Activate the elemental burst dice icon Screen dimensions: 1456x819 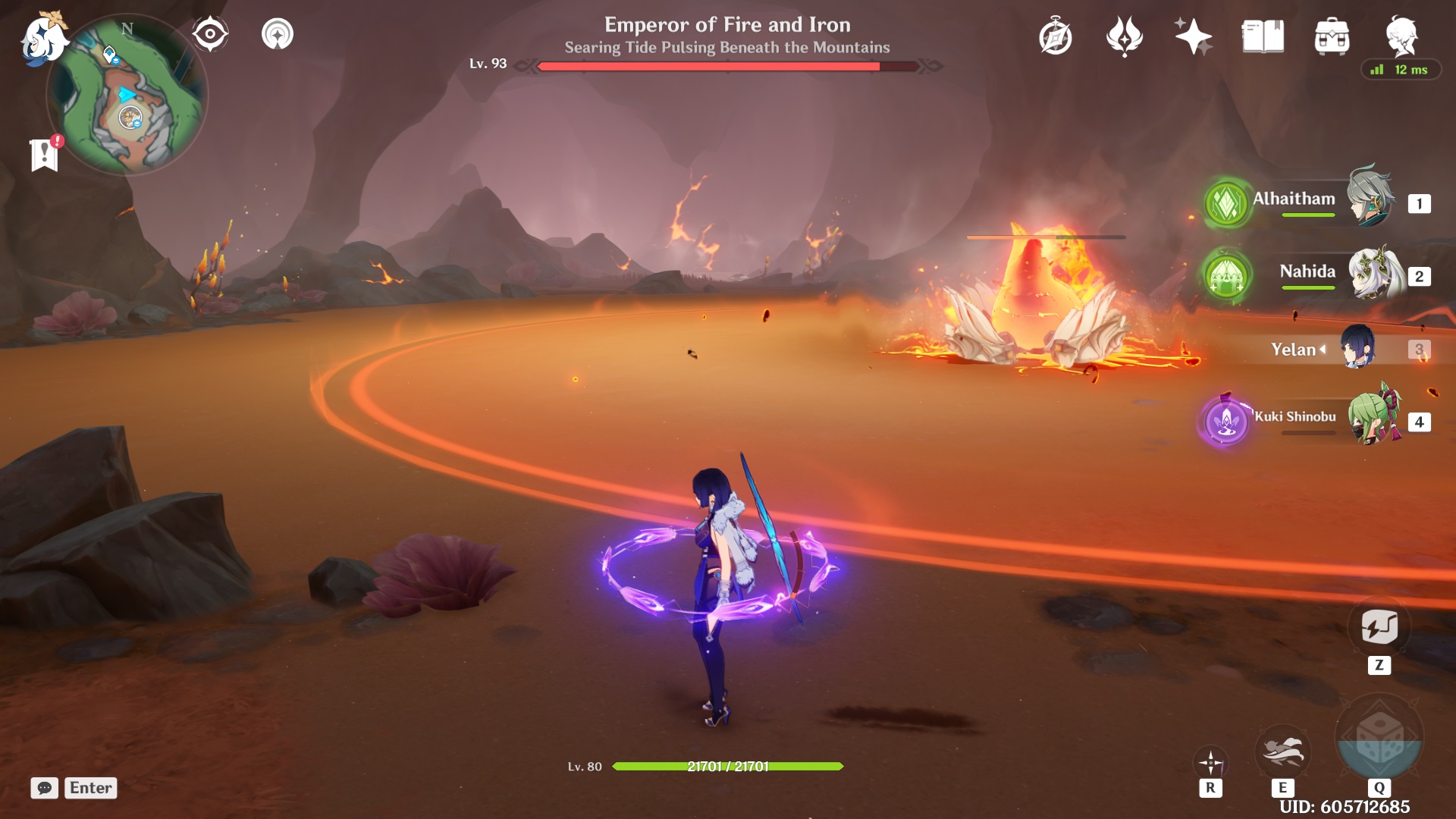[1379, 737]
